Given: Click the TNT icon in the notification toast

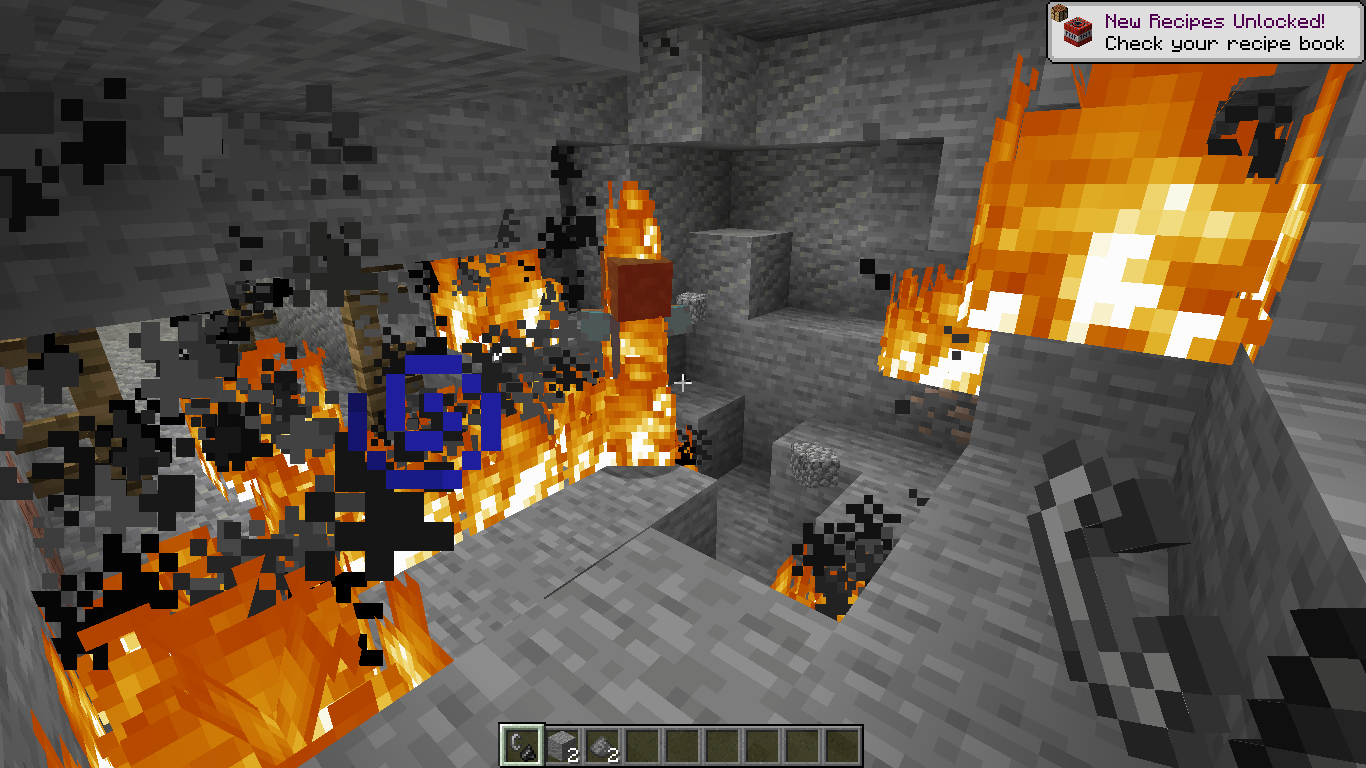Looking at the screenshot, I should coord(1078,31).
